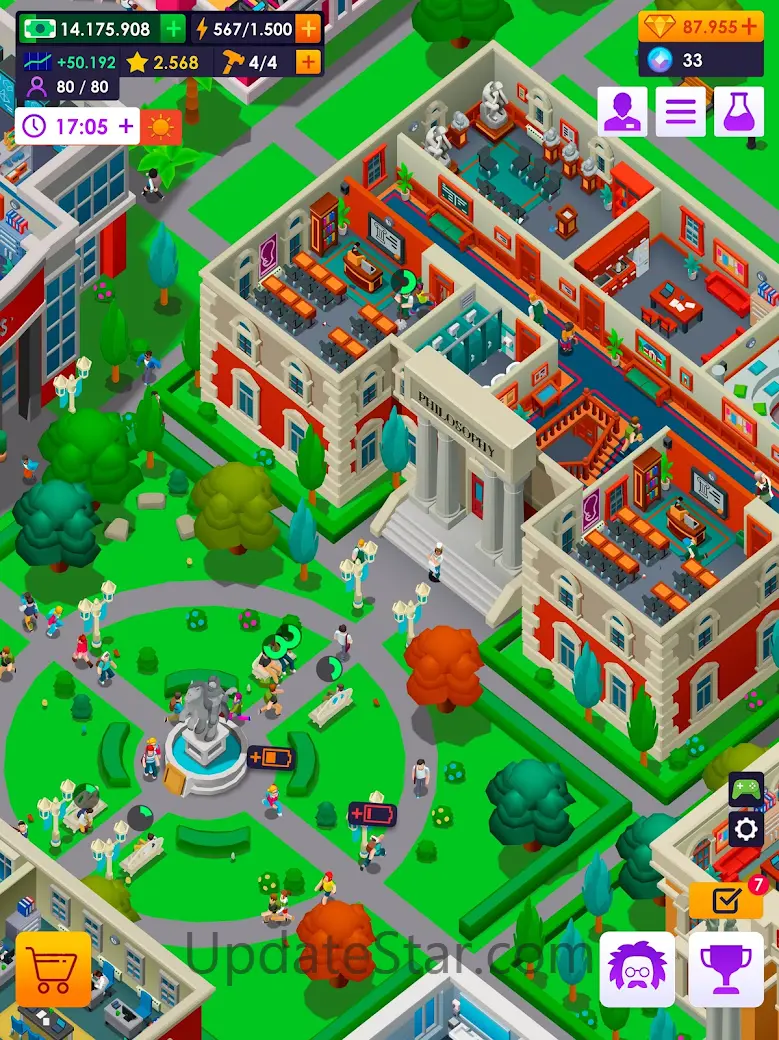Toggle the sun daytime icon

[160, 127]
